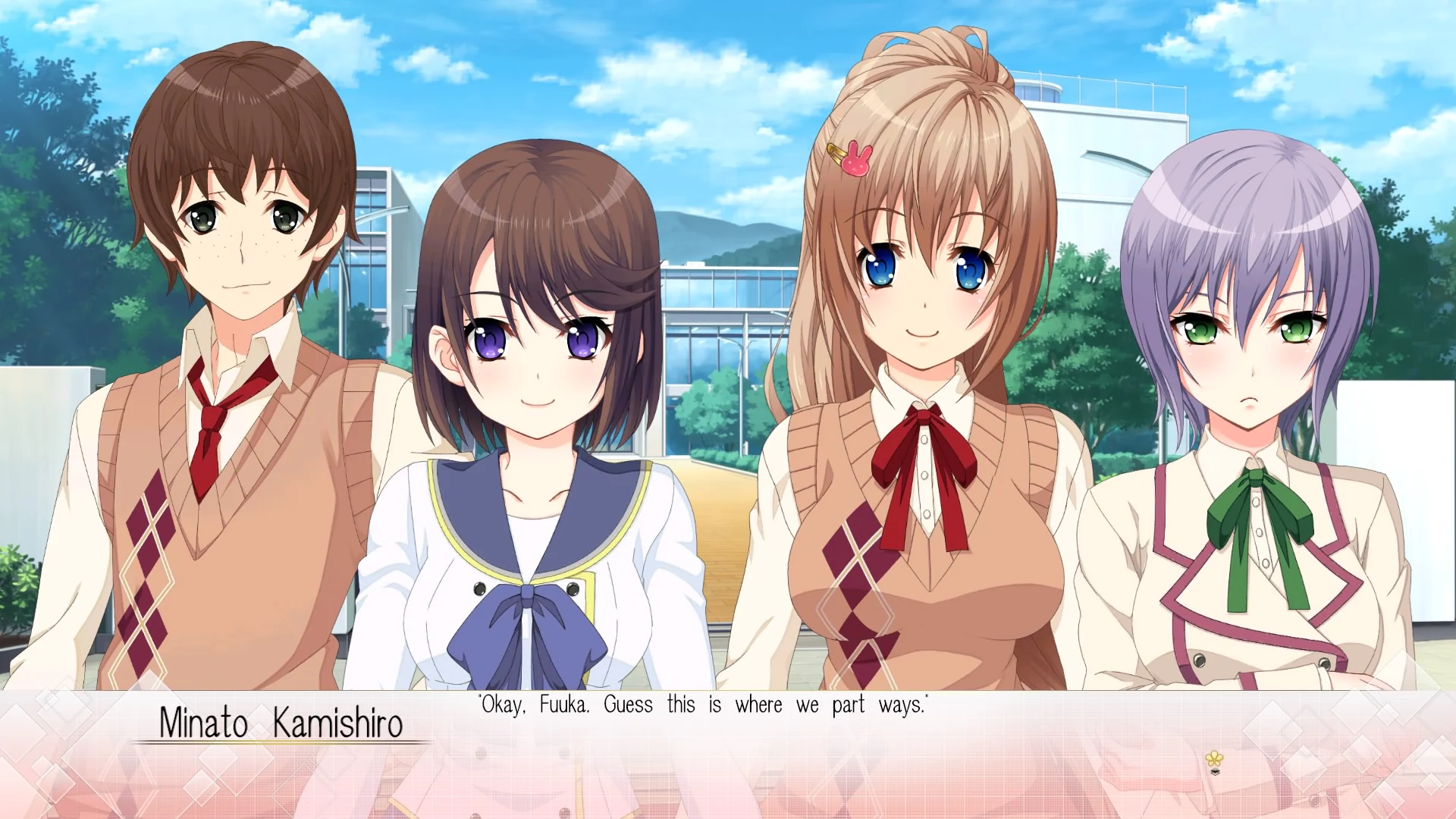Viewport: 1456px width, 819px height.
Task: Select the Minato Kamishiro nameplate
Action: coord(283,723)
